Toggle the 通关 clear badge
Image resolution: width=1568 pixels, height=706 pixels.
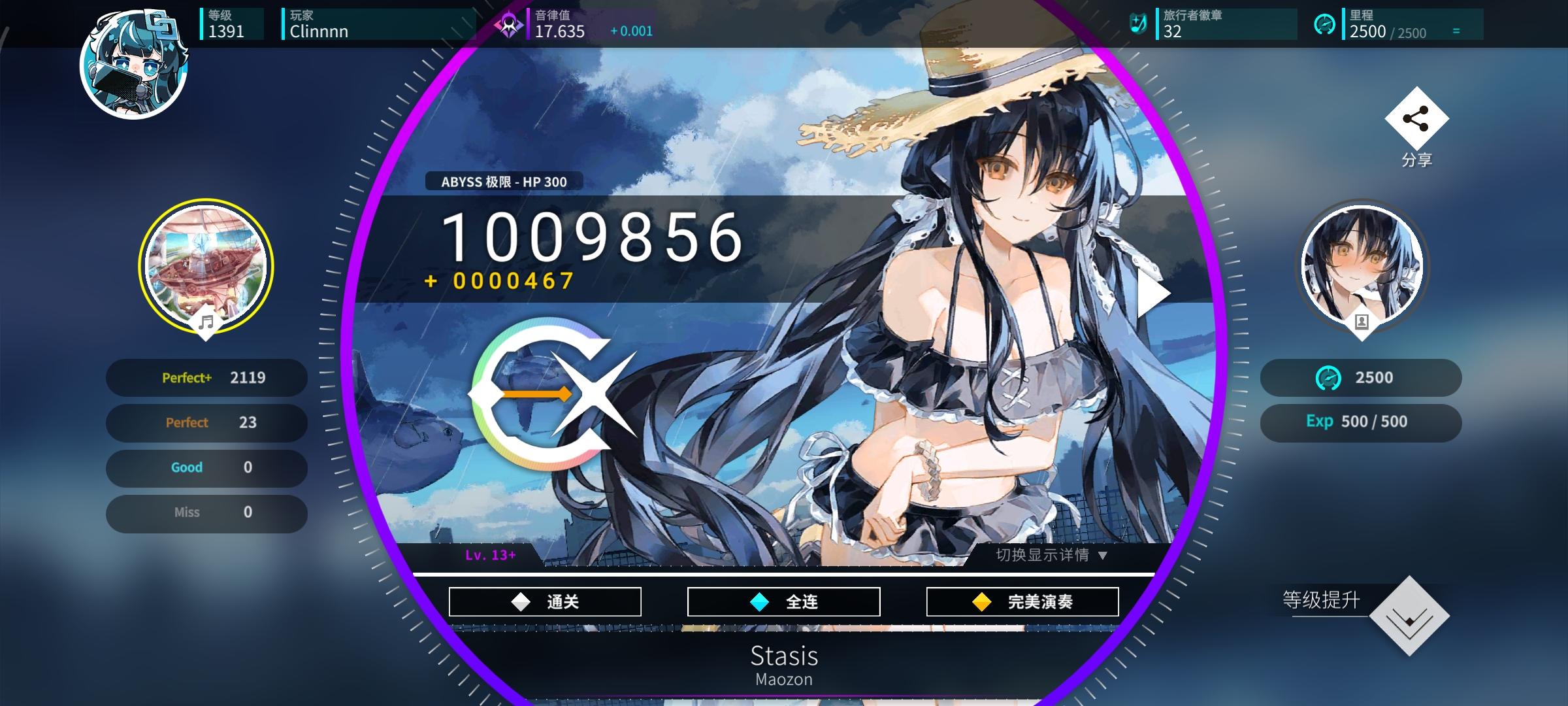click(x=544, y=601)
